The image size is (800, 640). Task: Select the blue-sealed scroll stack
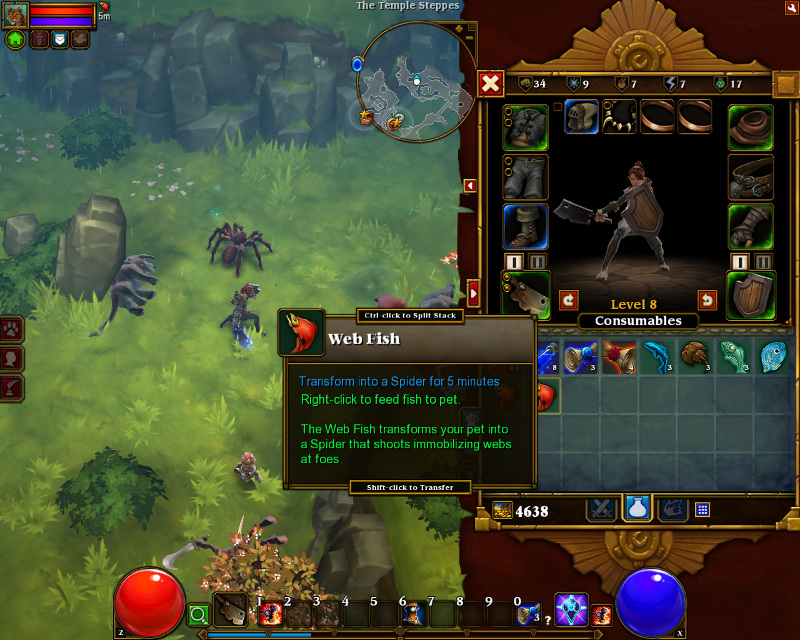[x=579, y=357]
